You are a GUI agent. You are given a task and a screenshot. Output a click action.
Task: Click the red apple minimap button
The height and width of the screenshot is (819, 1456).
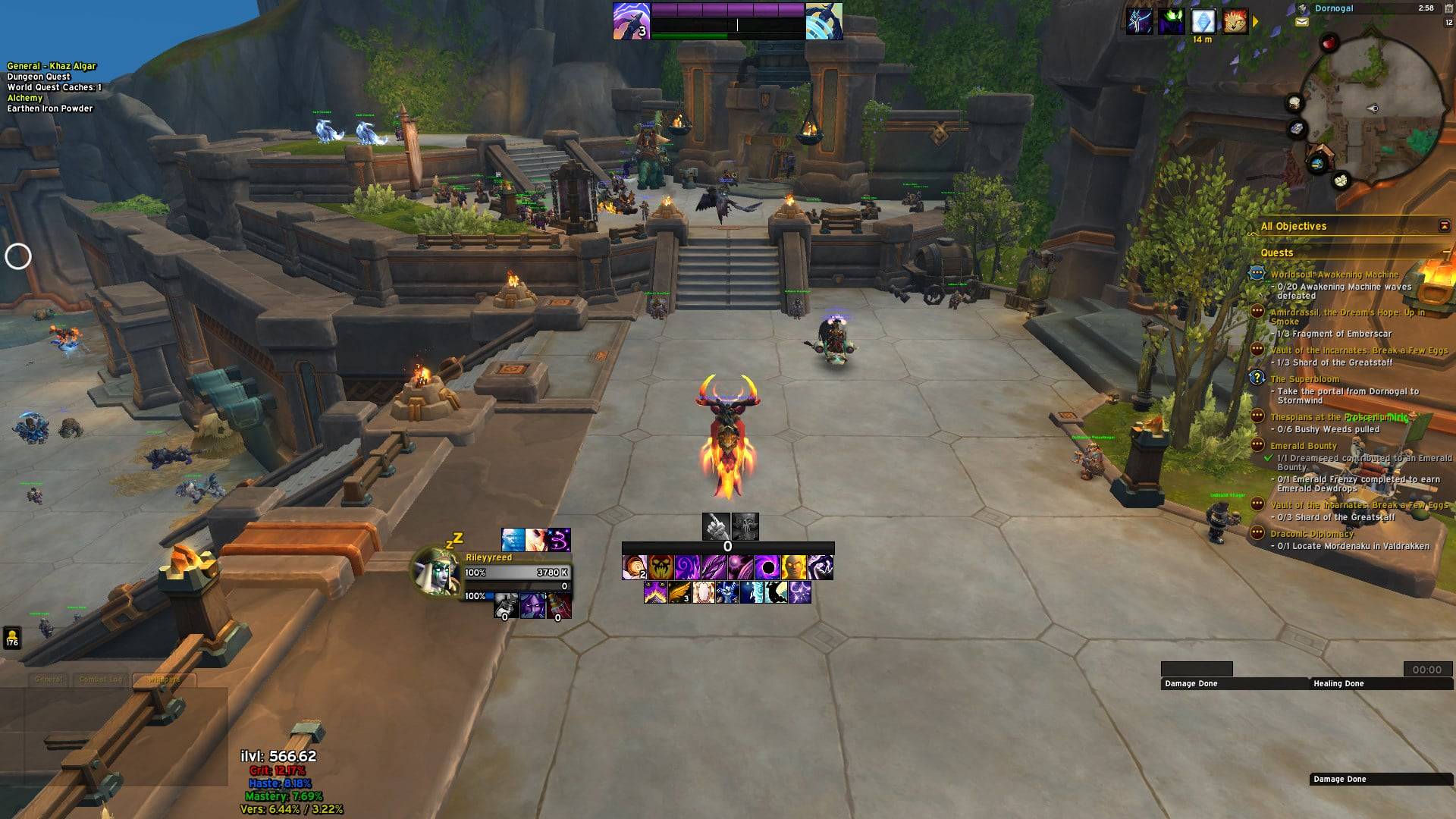coord(1329,43)
